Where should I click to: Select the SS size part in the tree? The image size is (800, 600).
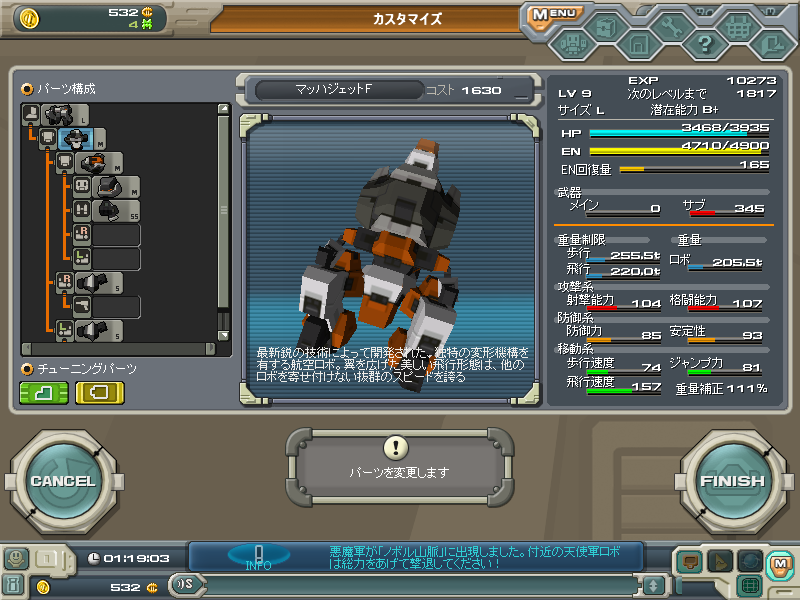(110, 210)
